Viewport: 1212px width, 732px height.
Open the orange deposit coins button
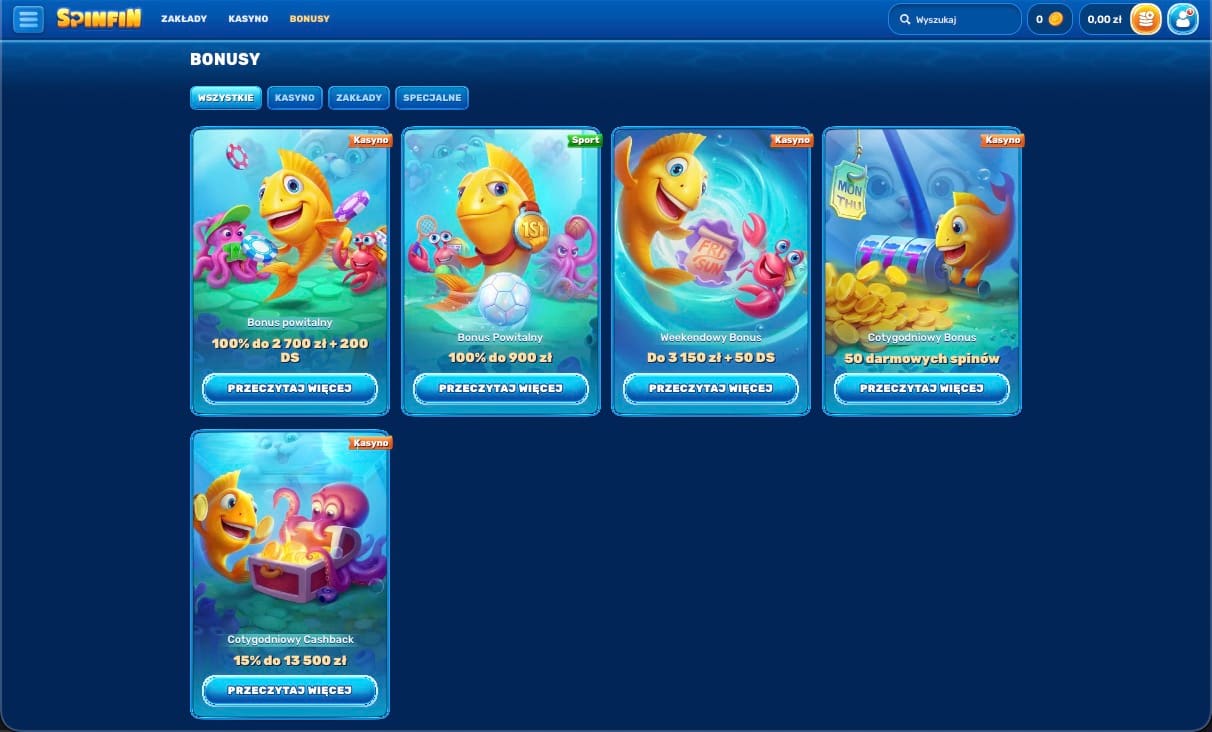(1145, 19)
